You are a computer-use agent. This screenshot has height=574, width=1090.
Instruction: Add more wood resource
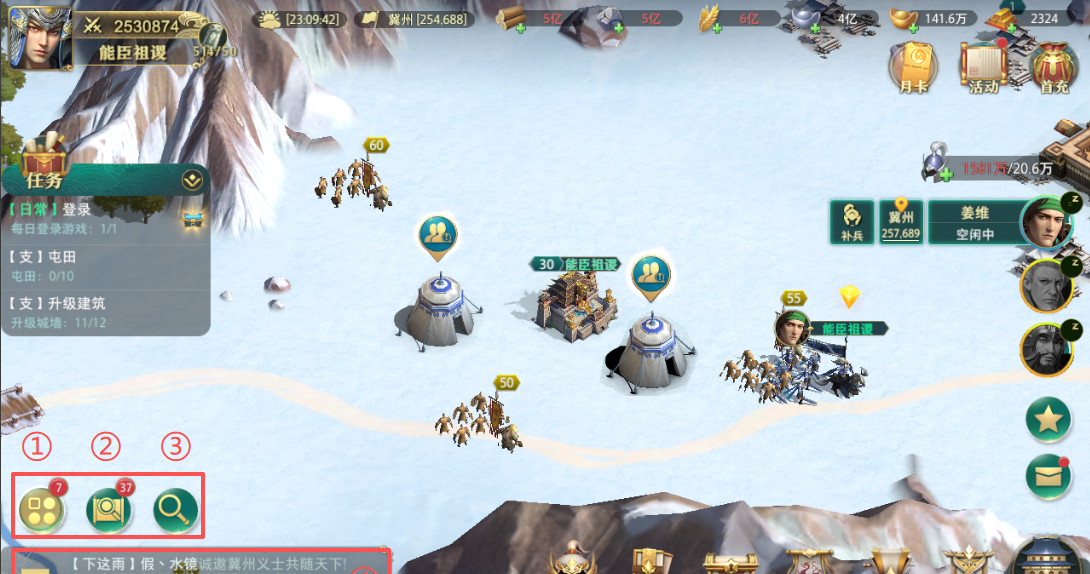click(521, 28)
